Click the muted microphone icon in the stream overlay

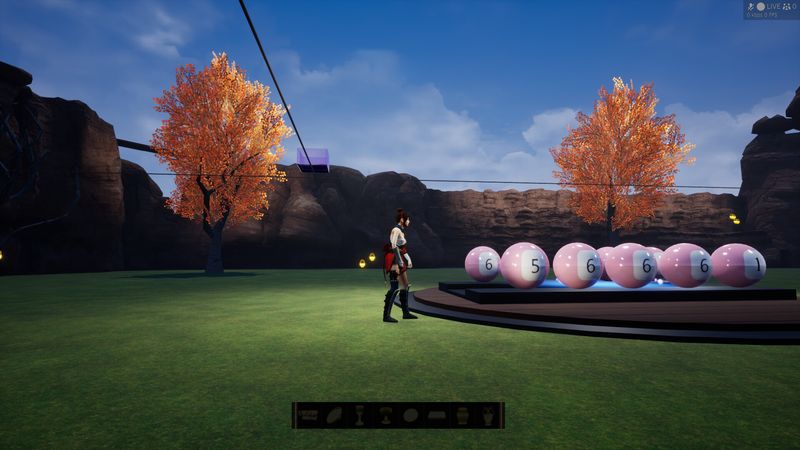[750, 6]
